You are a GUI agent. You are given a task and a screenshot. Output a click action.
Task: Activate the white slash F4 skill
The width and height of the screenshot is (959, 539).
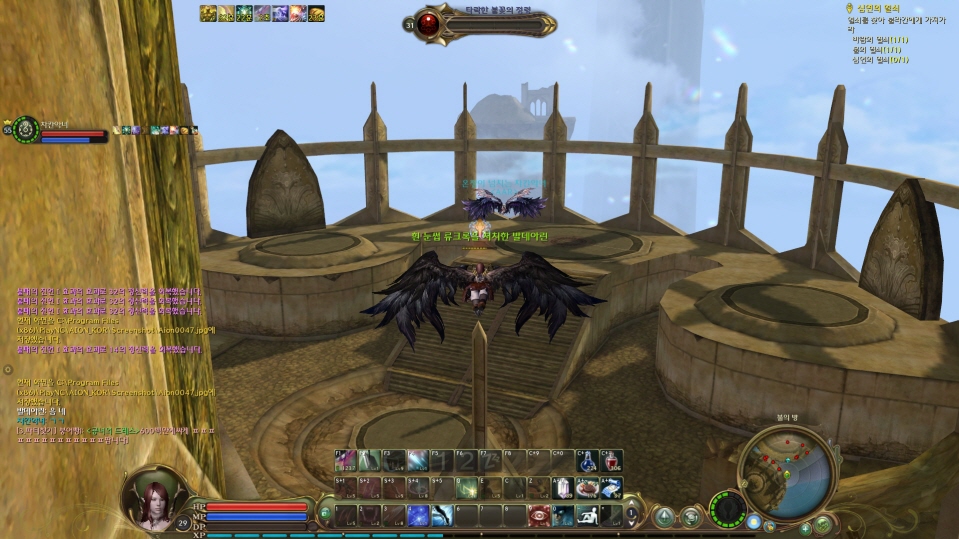(418, 461)
